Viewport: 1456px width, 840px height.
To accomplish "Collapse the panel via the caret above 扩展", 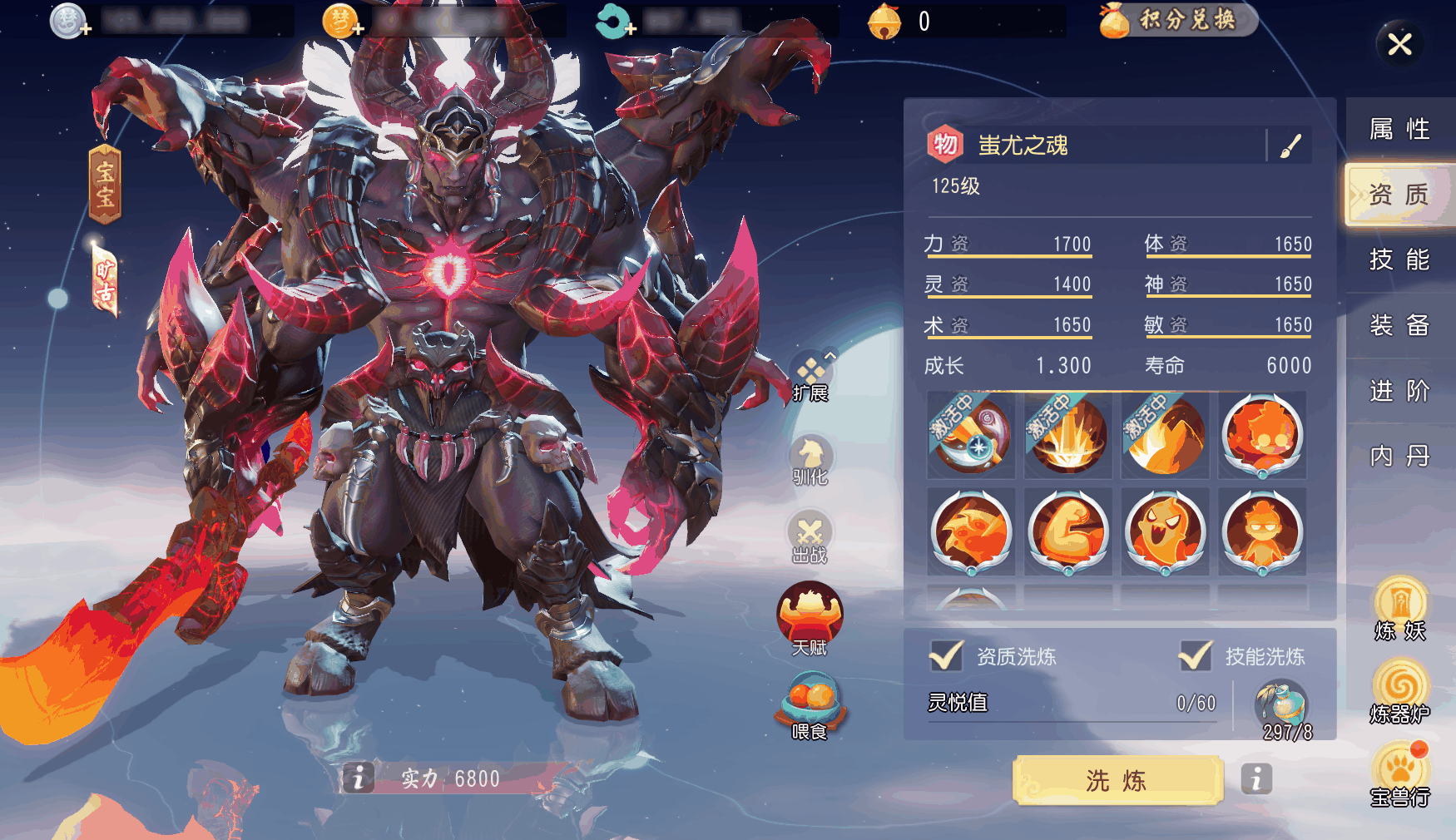I will 829,358.
